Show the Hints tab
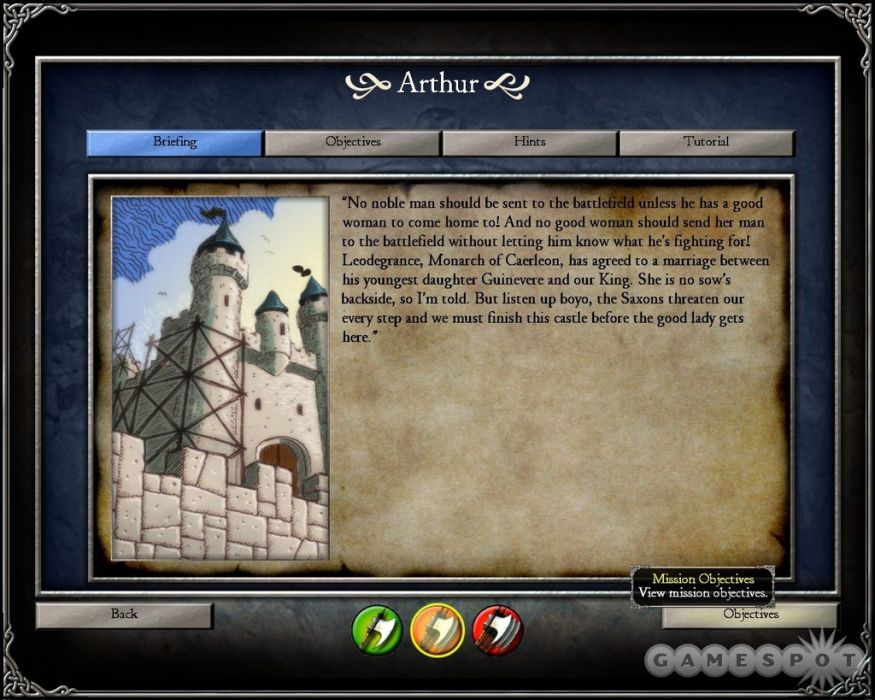 click(529, 142)
